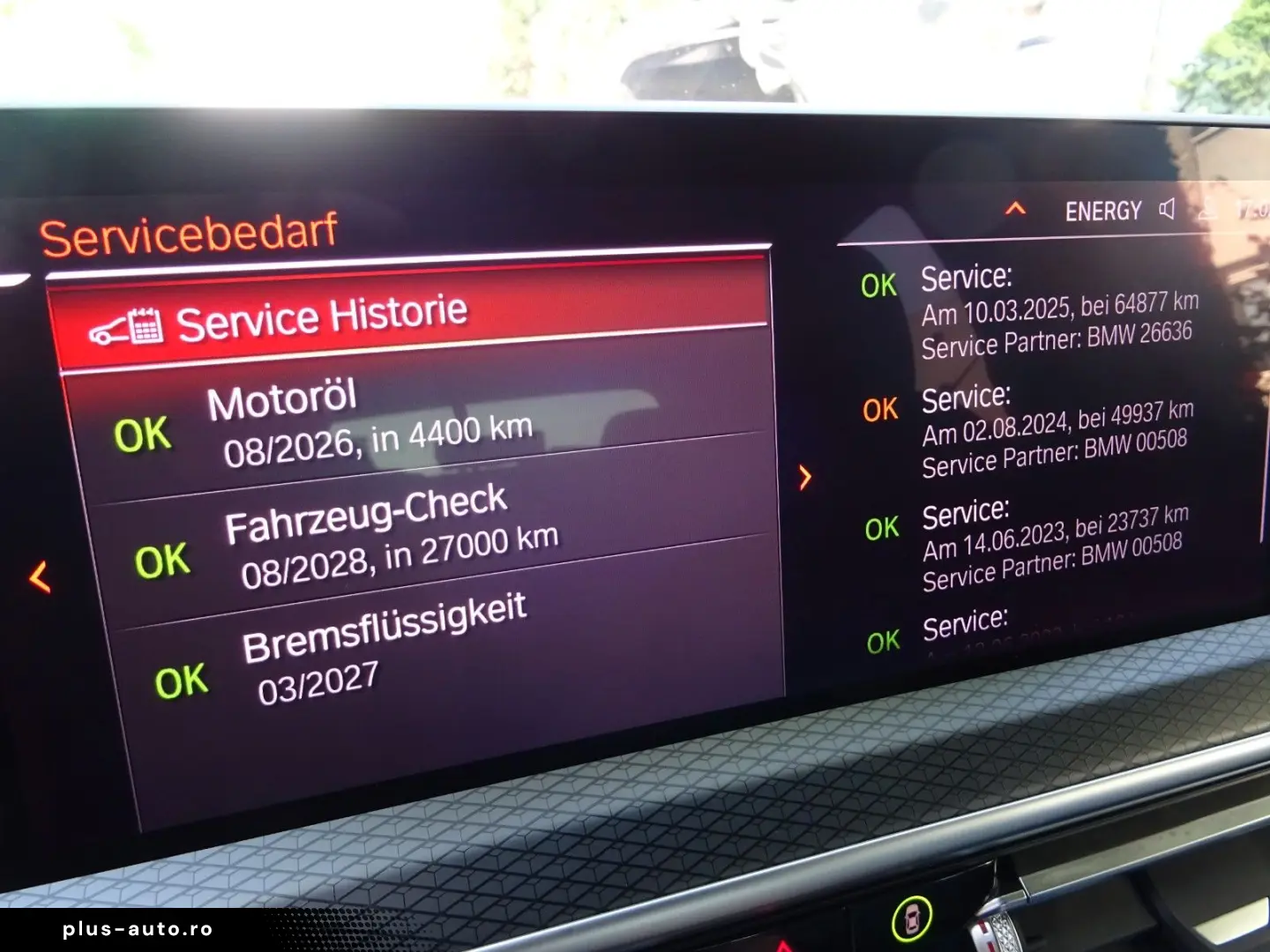Open the ENERGY status label
Viewport: 1270px width, 952px height.
tap(1102, 212)
